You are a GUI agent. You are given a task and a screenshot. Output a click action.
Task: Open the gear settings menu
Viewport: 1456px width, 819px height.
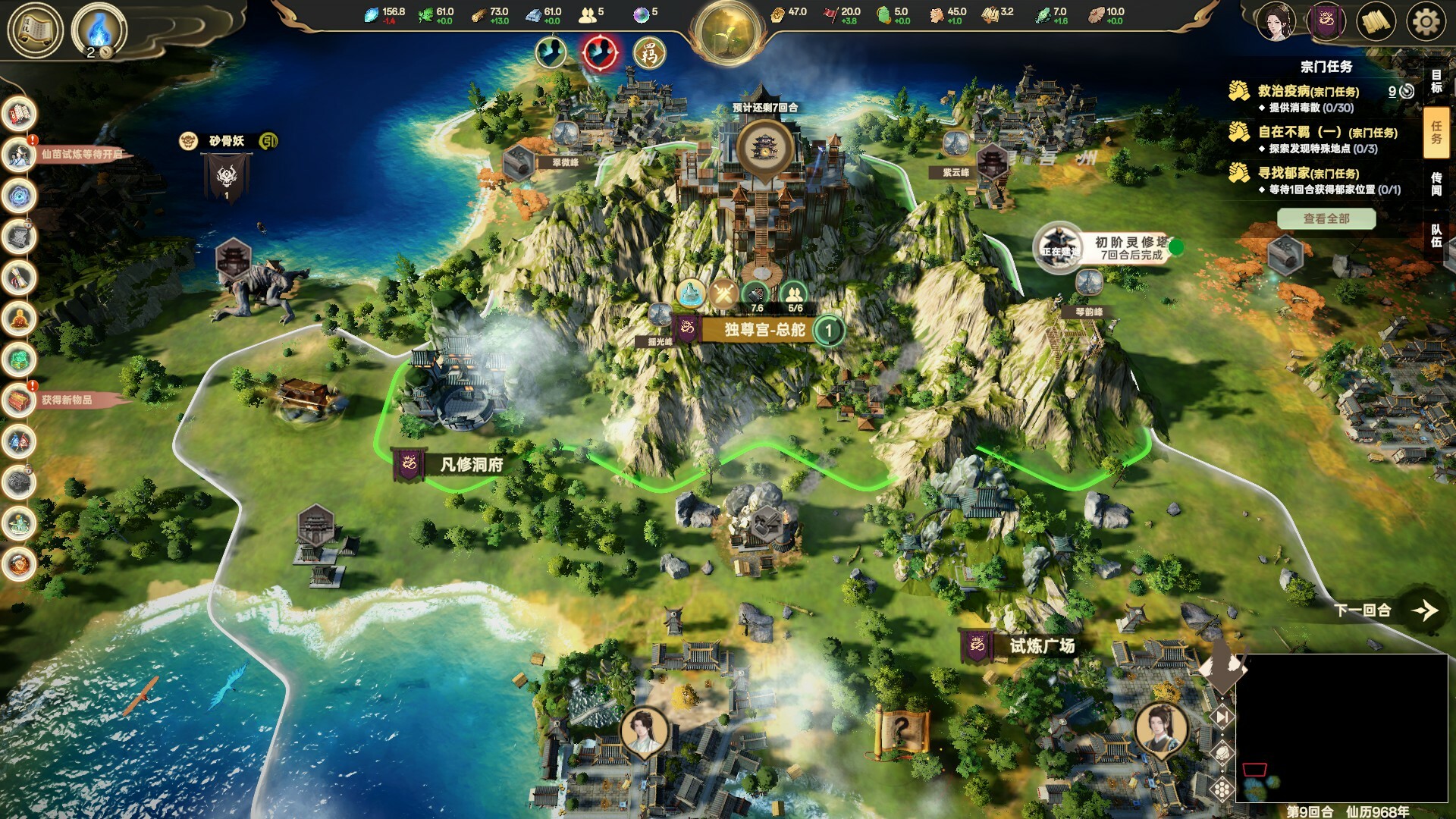1426,22
